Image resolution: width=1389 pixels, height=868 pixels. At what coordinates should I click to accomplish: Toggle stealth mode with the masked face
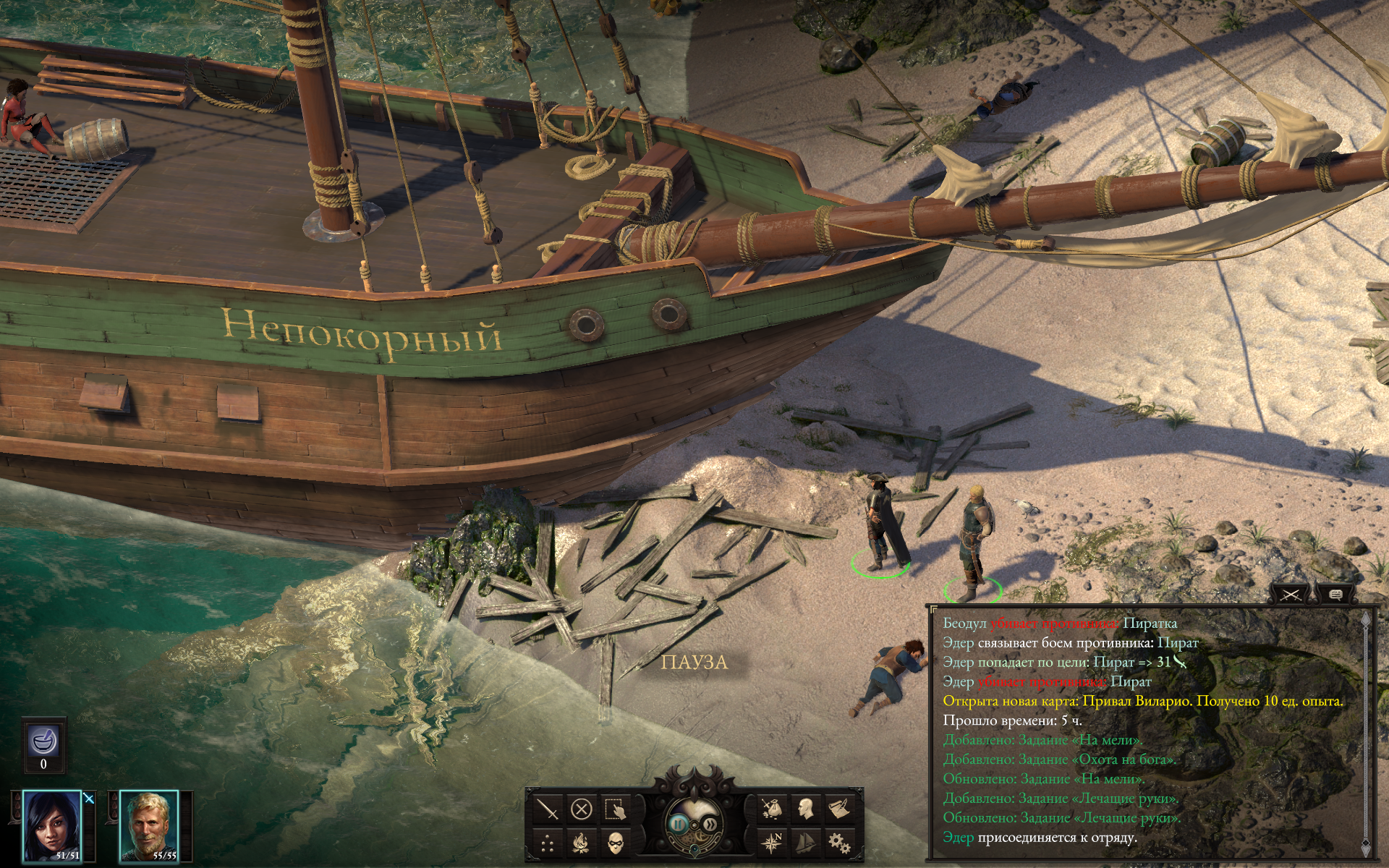click(x=615, y=843)
